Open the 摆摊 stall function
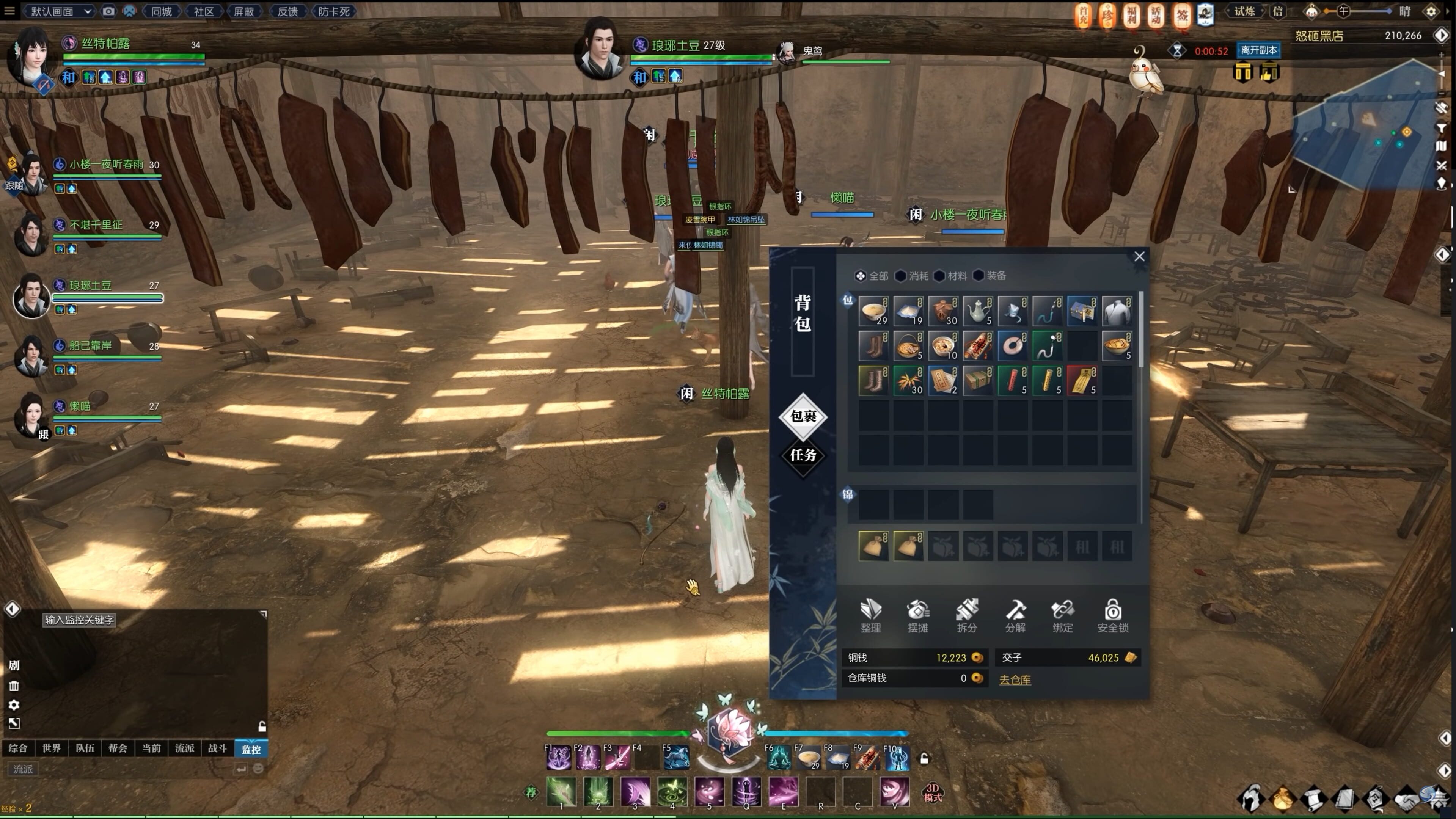This screenshot has width=1456, height=819. [x=918, y=615]
